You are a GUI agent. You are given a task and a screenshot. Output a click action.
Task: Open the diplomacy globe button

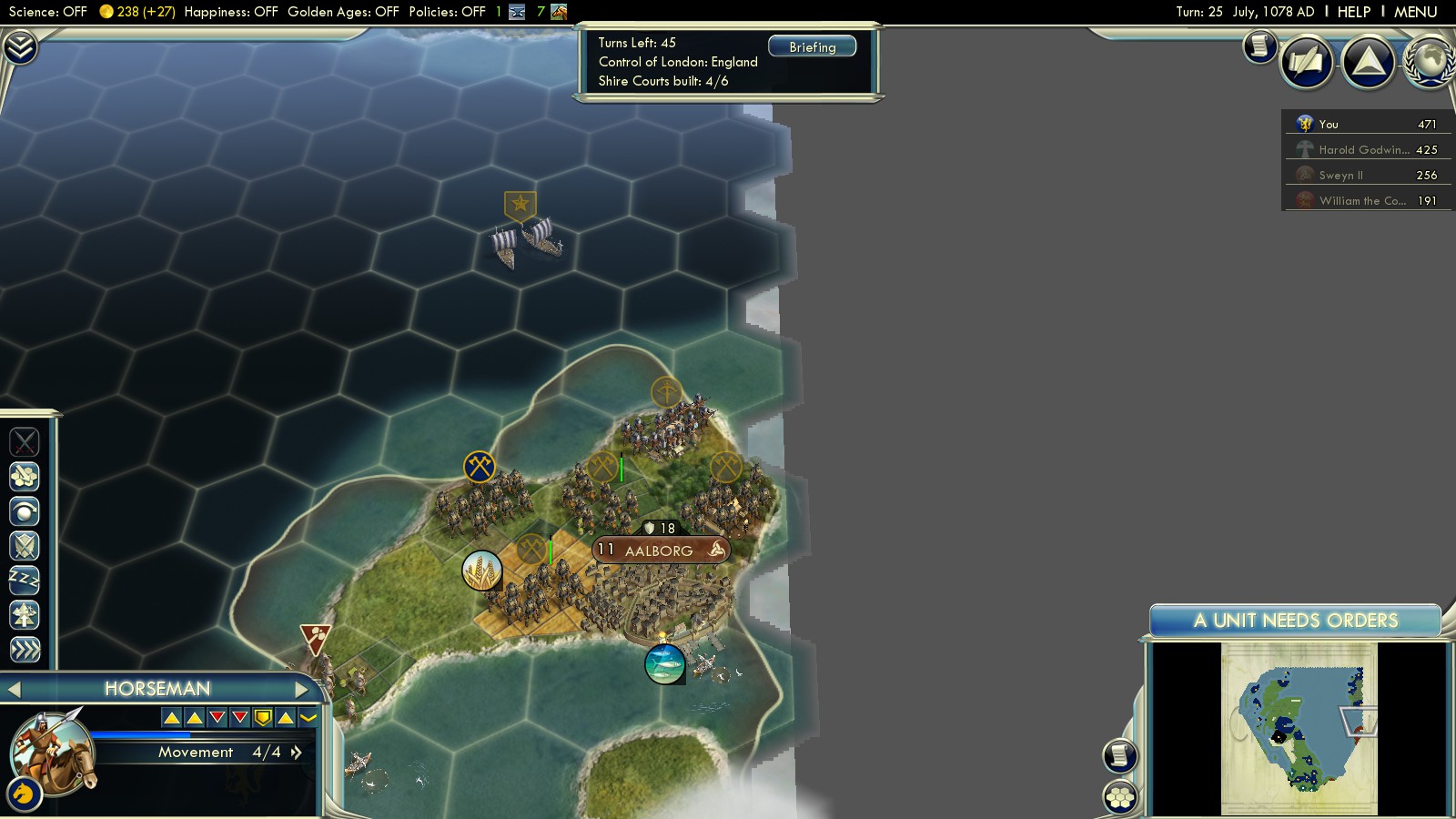tap(1429, 62)
